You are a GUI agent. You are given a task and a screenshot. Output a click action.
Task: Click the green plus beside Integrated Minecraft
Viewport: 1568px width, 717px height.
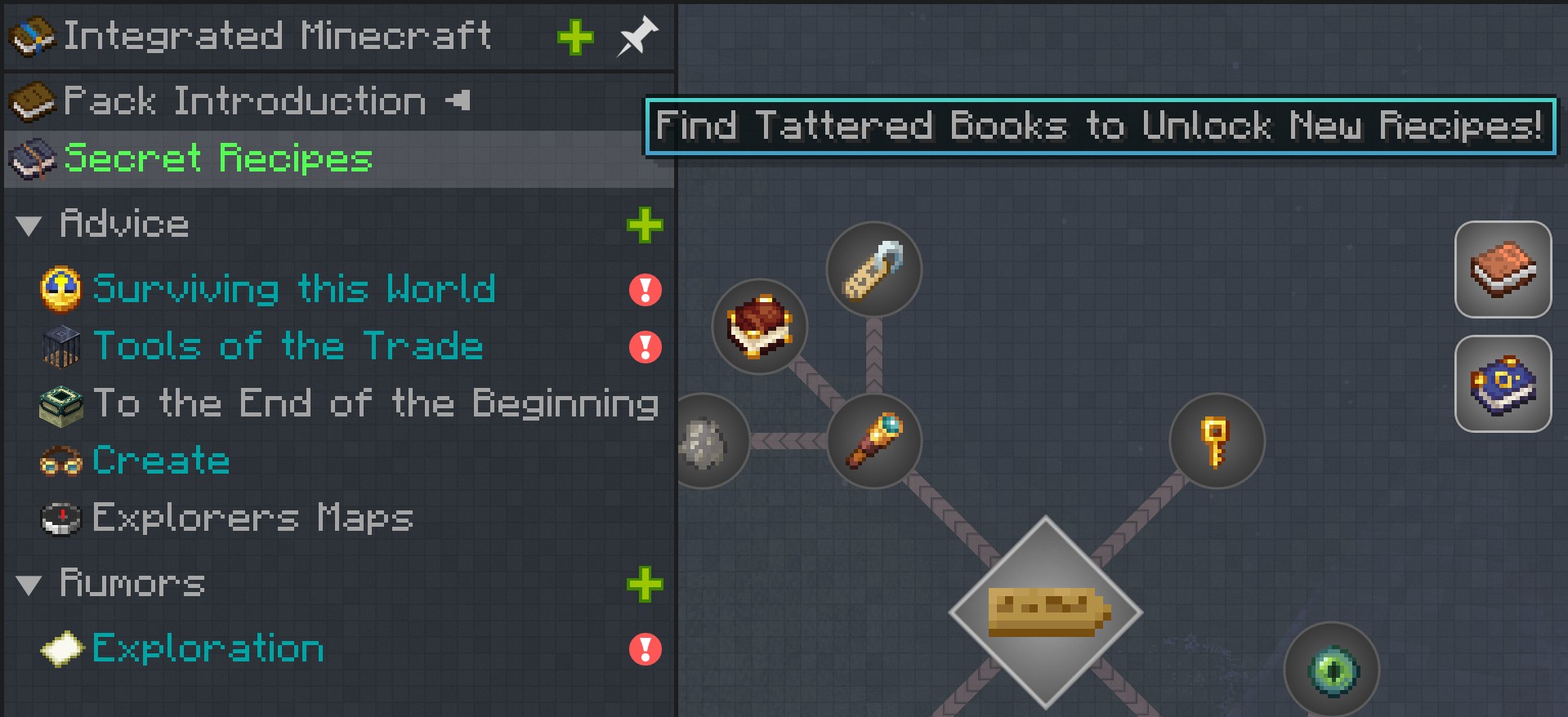tap(575, 38)
